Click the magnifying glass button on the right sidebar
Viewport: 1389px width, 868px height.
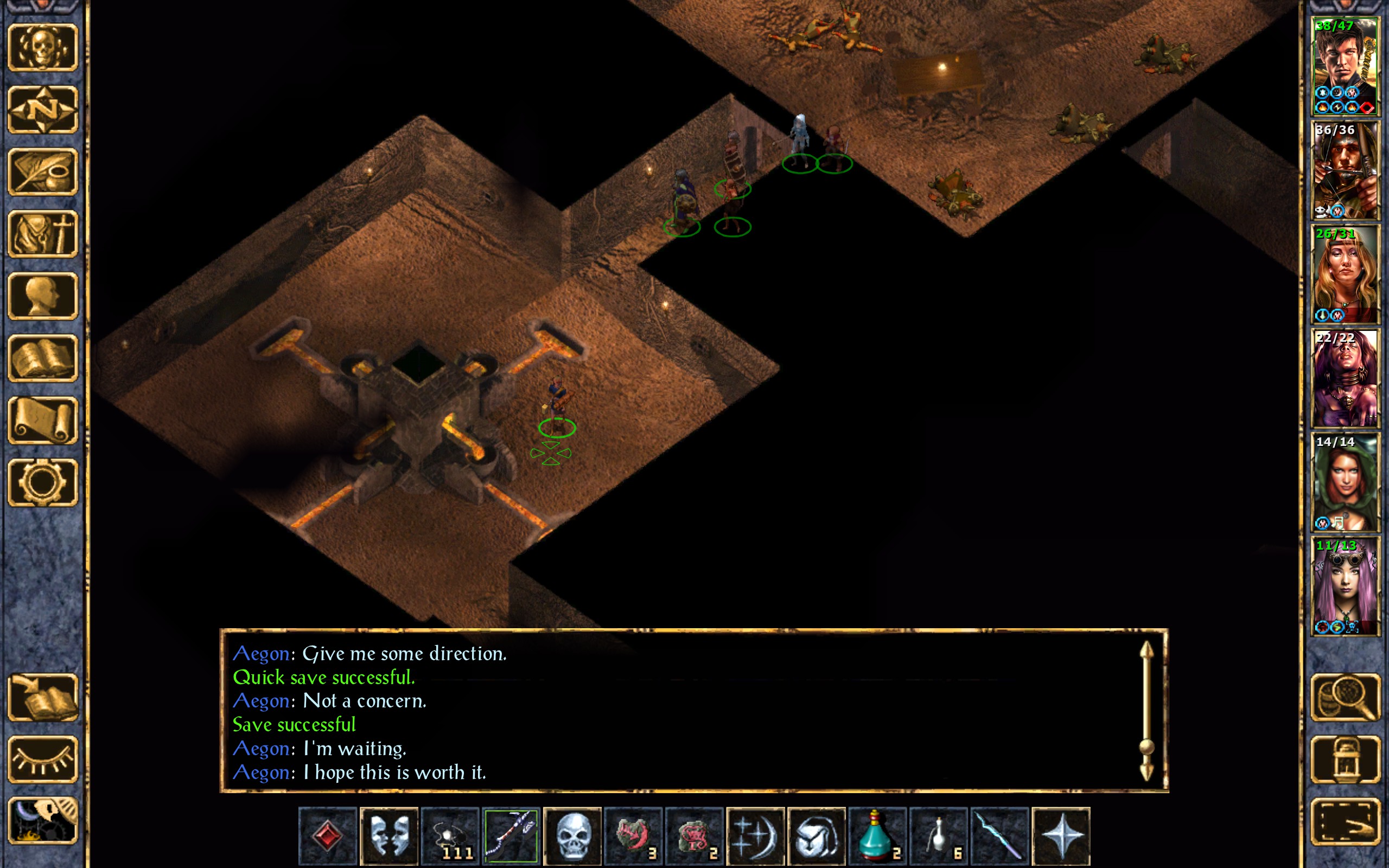(x=1345, y=698)
